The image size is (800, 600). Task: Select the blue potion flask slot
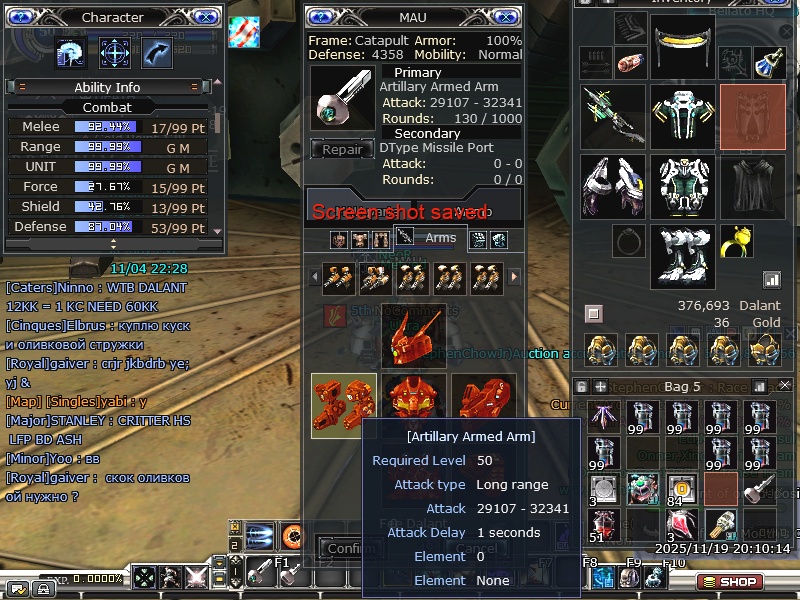(768, 63)
